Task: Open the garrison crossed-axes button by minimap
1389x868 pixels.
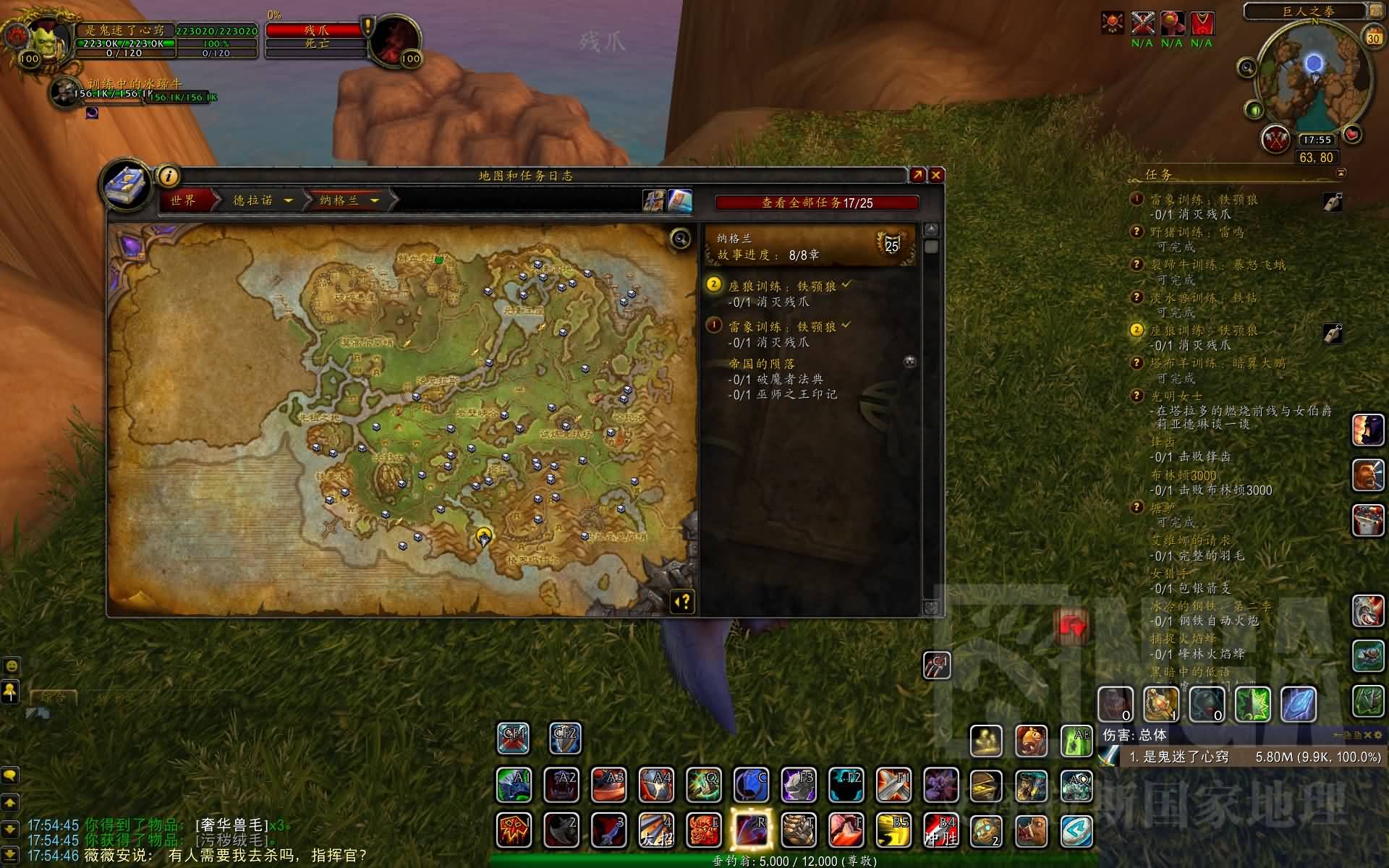Action: pos(1275,139)
